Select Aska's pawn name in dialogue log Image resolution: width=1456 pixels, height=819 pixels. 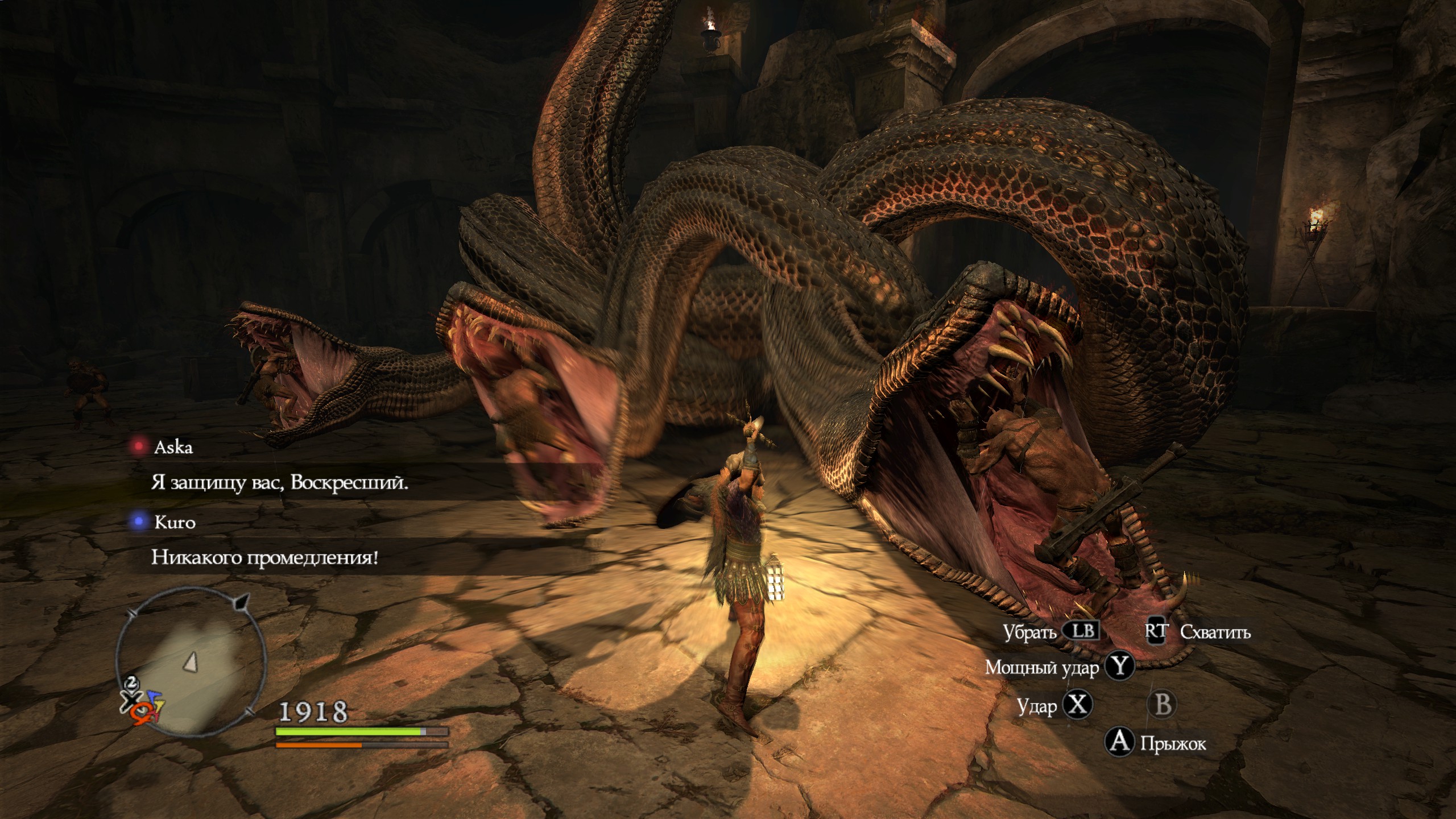pyautogui.click(x=173, y=448)
